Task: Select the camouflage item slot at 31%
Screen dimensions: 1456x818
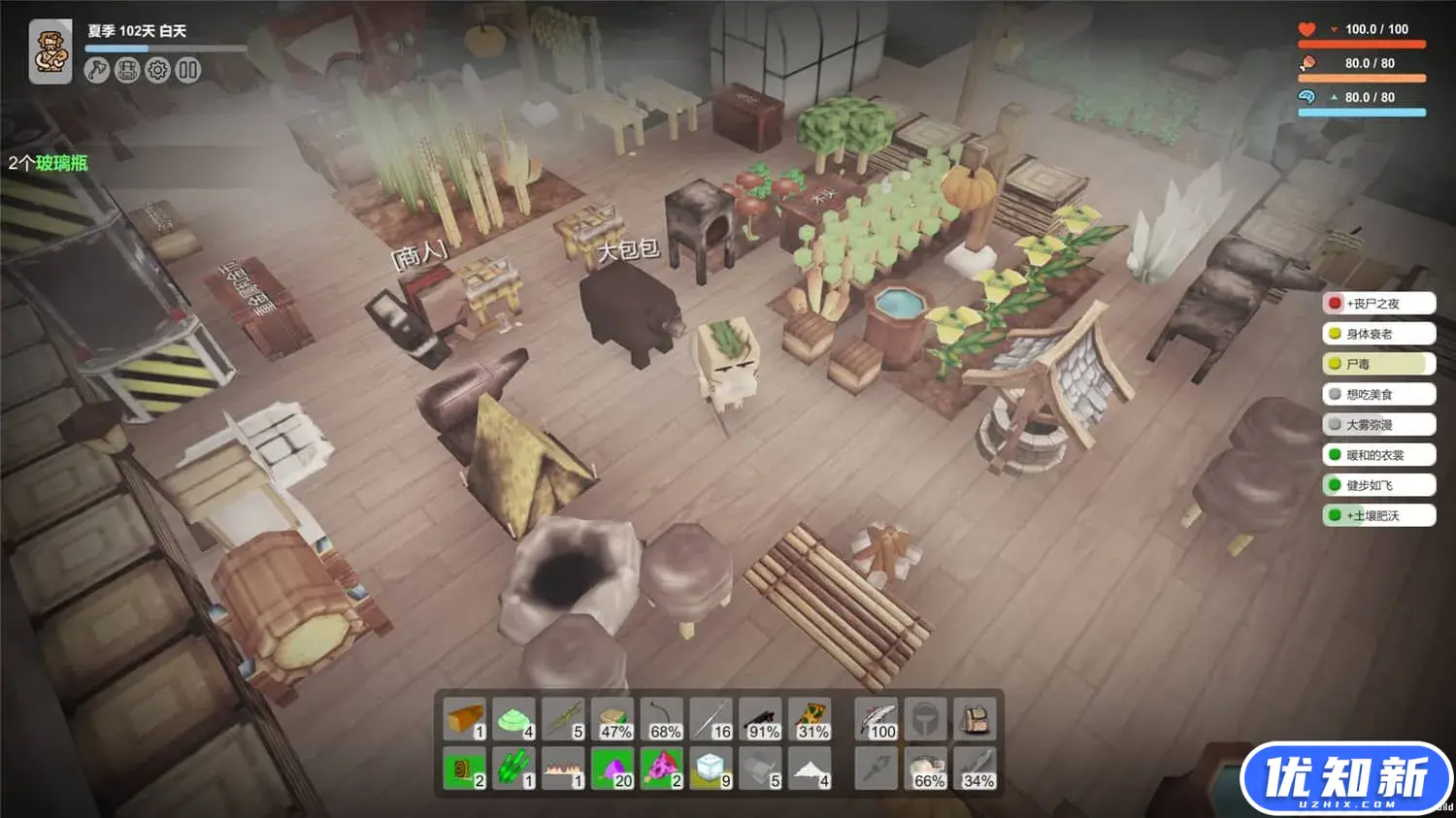Action: tap(811, 720)
